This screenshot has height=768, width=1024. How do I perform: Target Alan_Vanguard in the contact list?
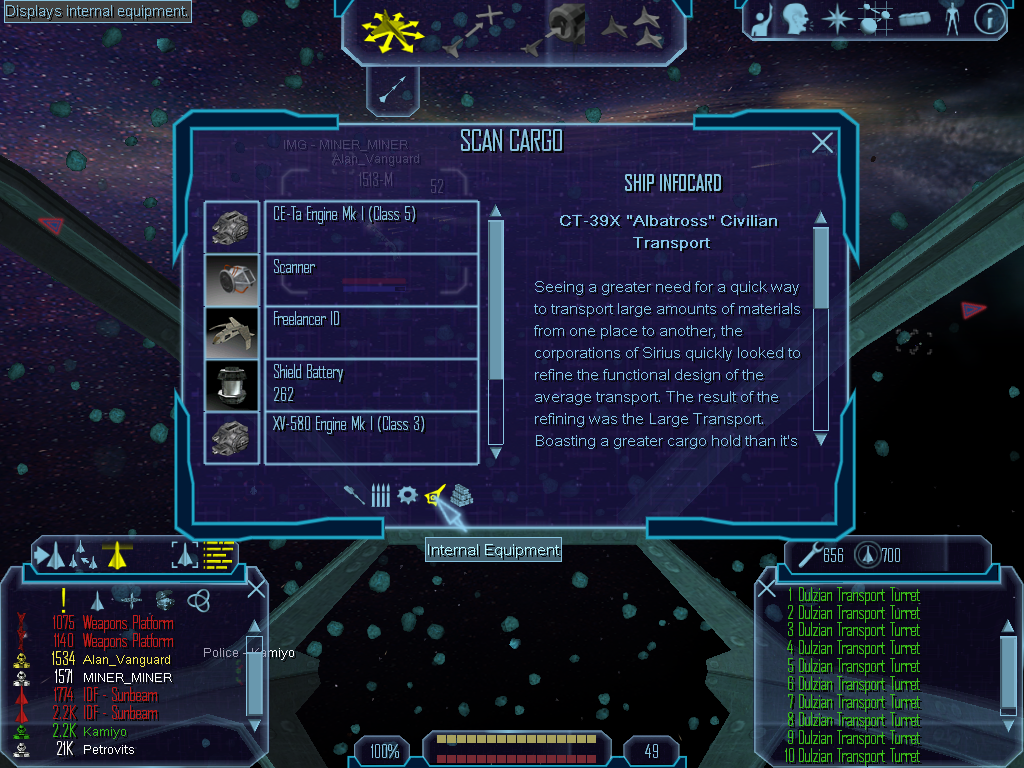point(127,660)
